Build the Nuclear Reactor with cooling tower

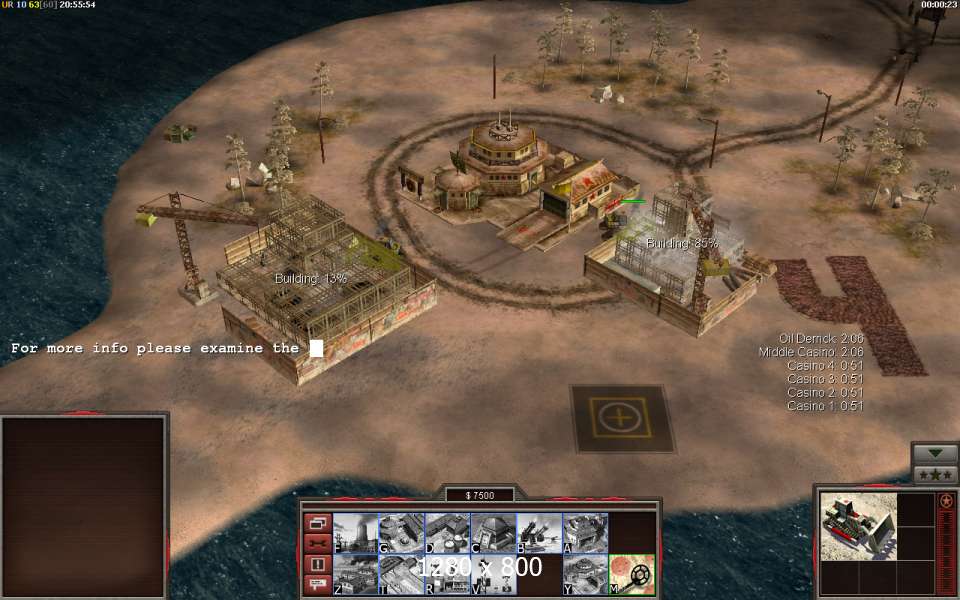(355, 532)
